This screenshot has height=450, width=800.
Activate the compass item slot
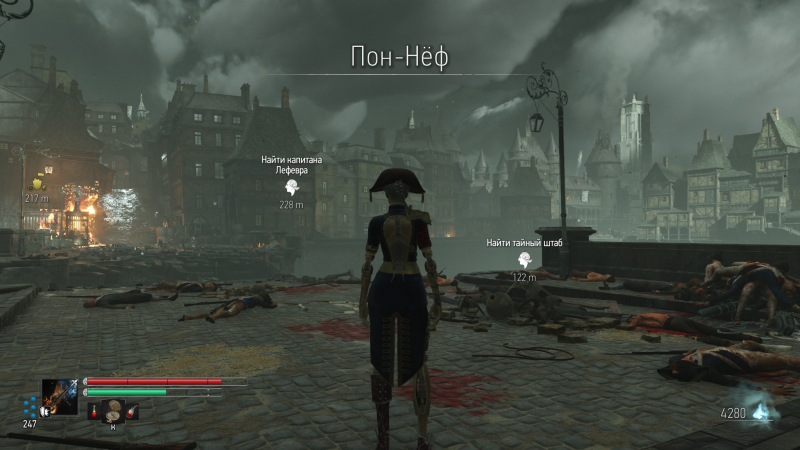tap(113, 410)
